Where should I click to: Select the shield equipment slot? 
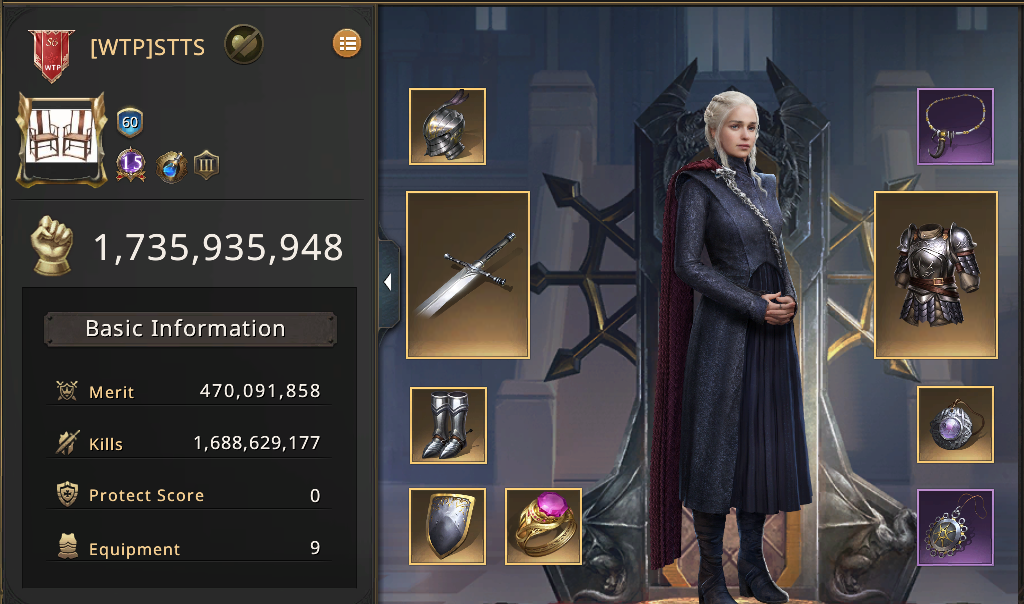click(447, 526)
